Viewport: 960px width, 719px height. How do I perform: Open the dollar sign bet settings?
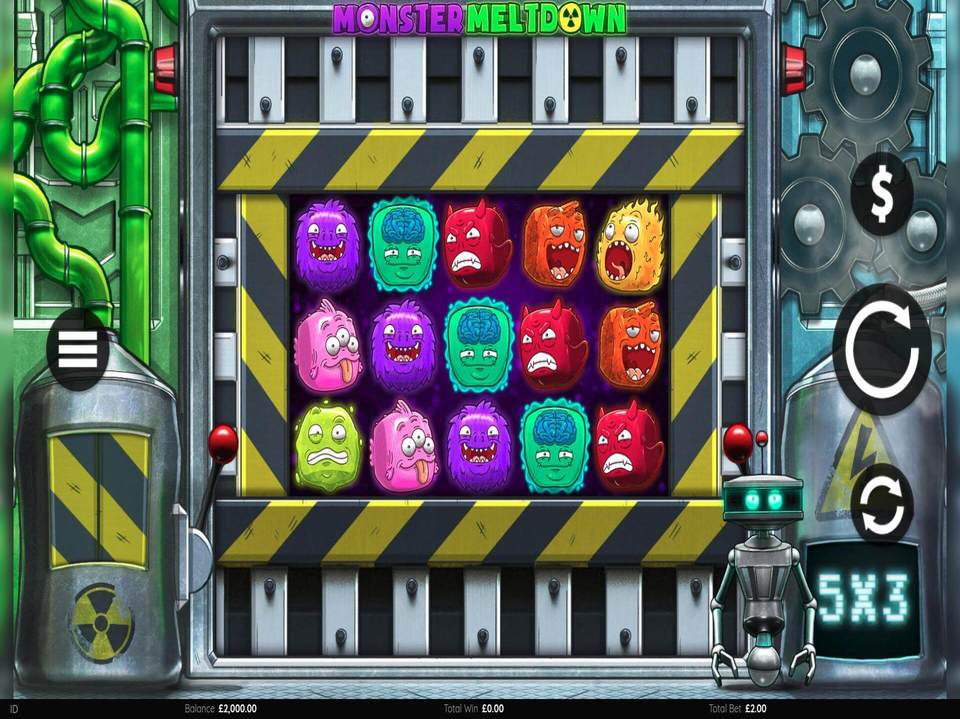click(x=881, y=194)
